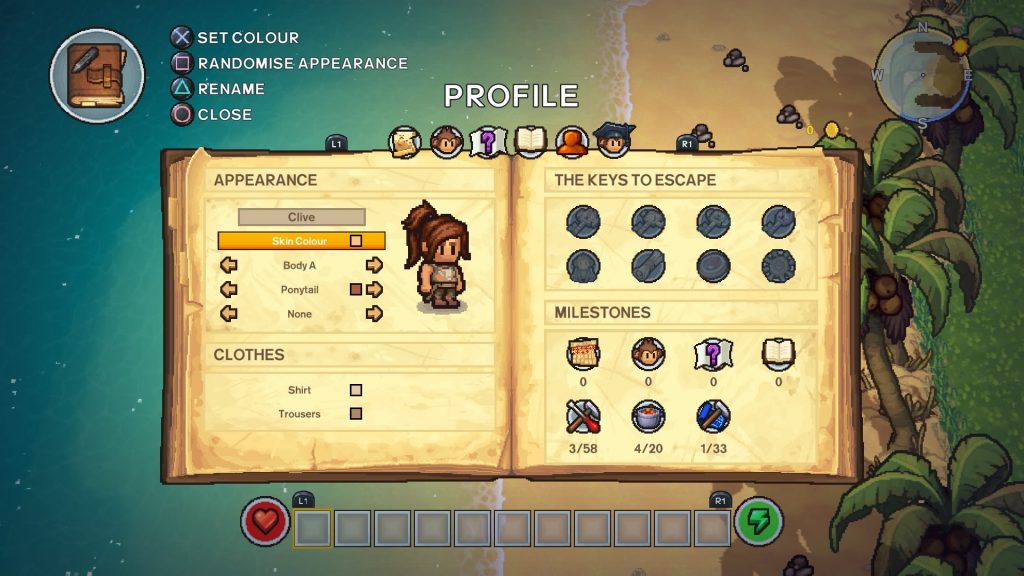
Task: Open the treasure map scroll tab
Action: [405, 142]
